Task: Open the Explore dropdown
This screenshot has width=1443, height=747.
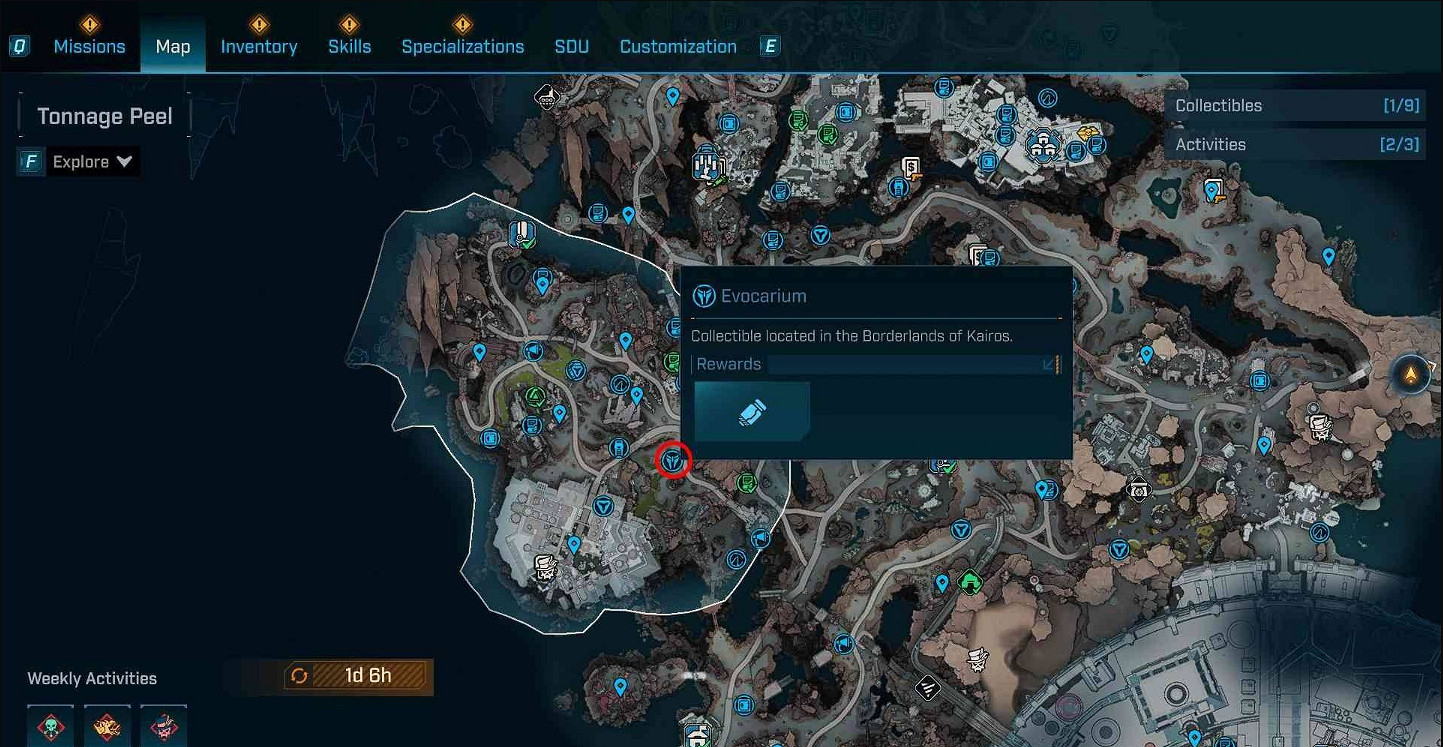Action: coord(91,162)
